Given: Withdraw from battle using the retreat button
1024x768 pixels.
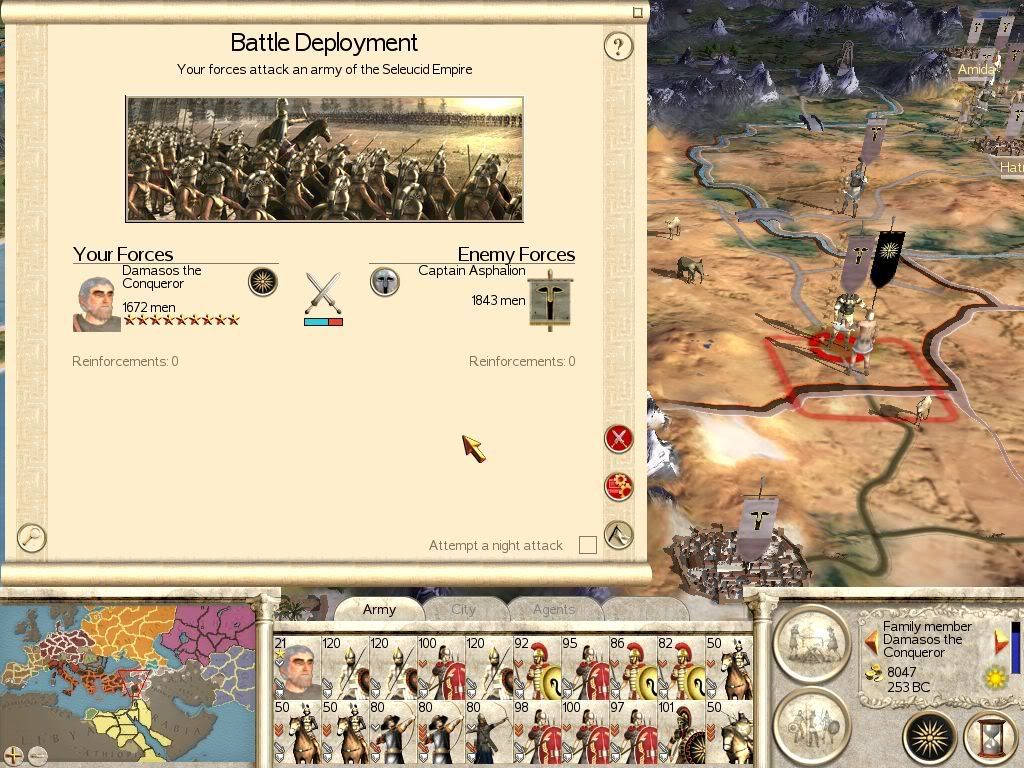Looking at the screenshot, I should pos(619,535).
